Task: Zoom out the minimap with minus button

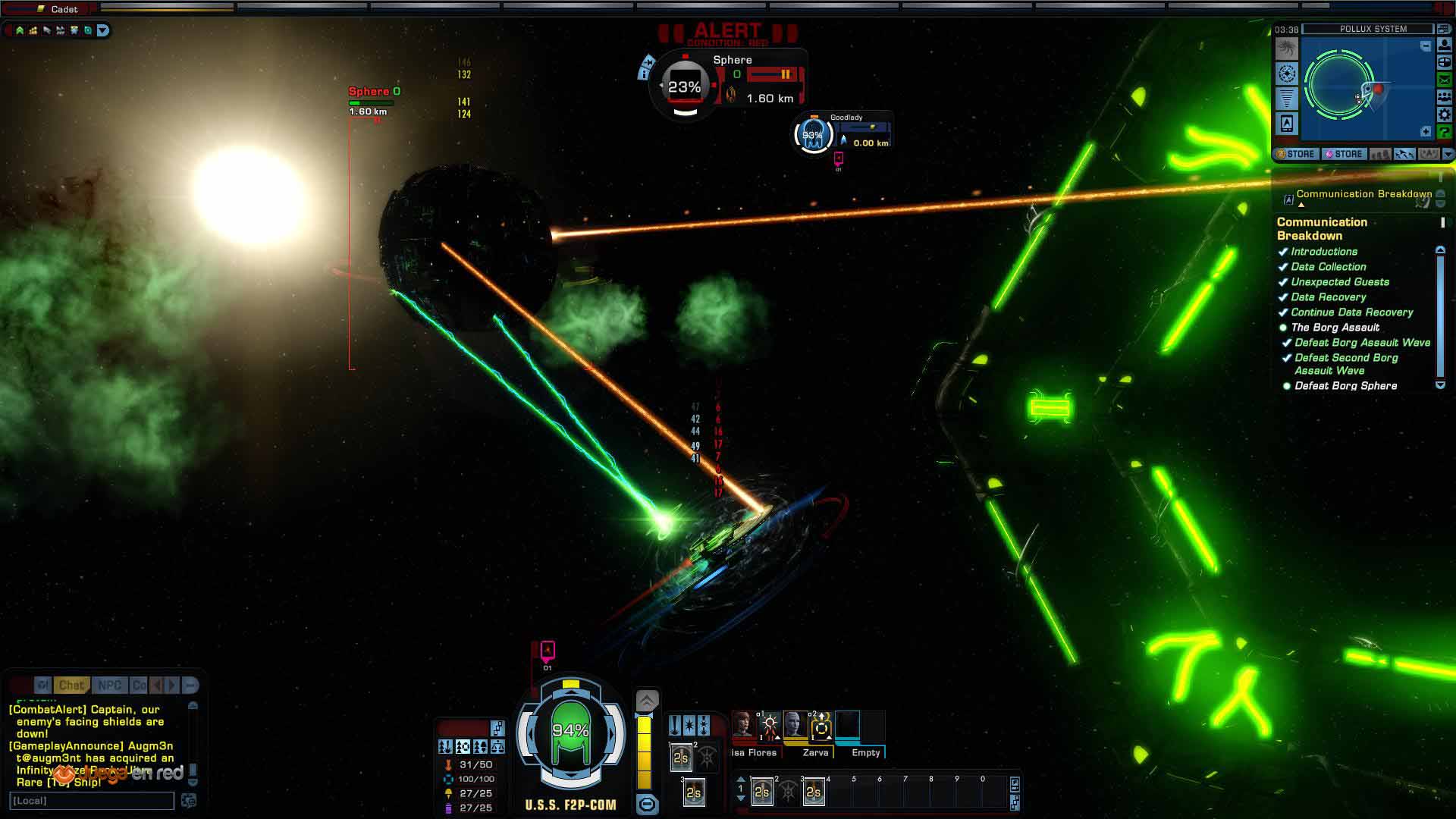Action: click(1426, 46)
